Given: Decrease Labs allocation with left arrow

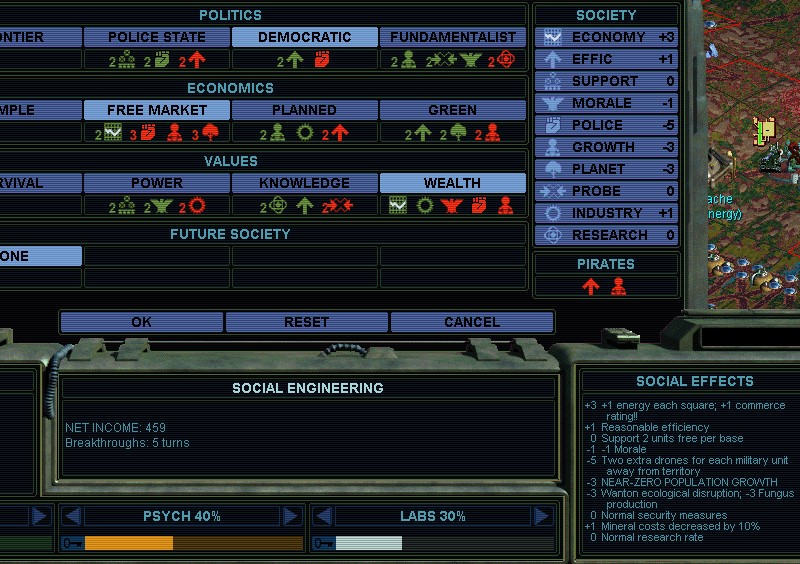Looking at the screenshot, I should click(x=322, y=516).
